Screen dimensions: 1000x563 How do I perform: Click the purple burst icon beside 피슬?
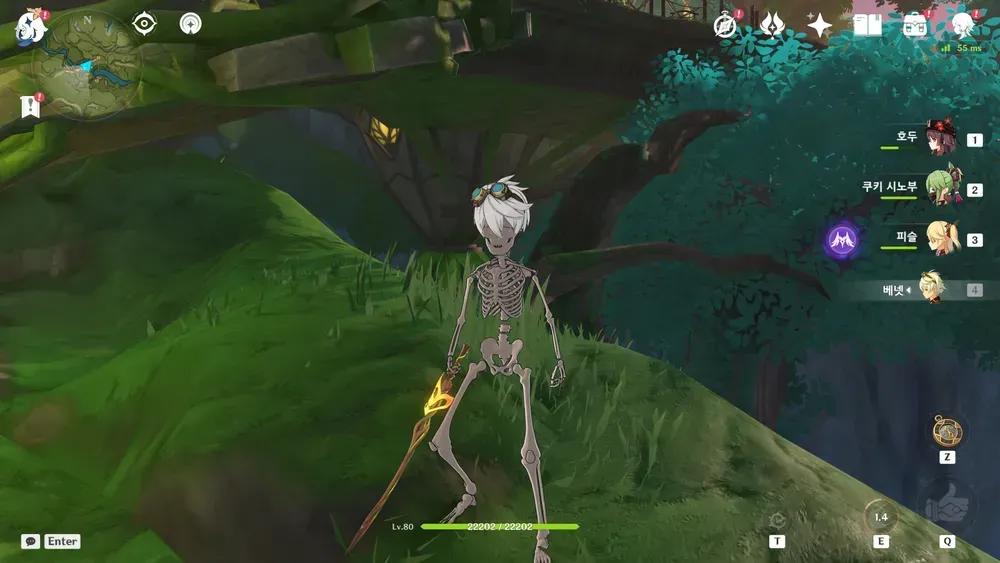click(x=842, y=240)
